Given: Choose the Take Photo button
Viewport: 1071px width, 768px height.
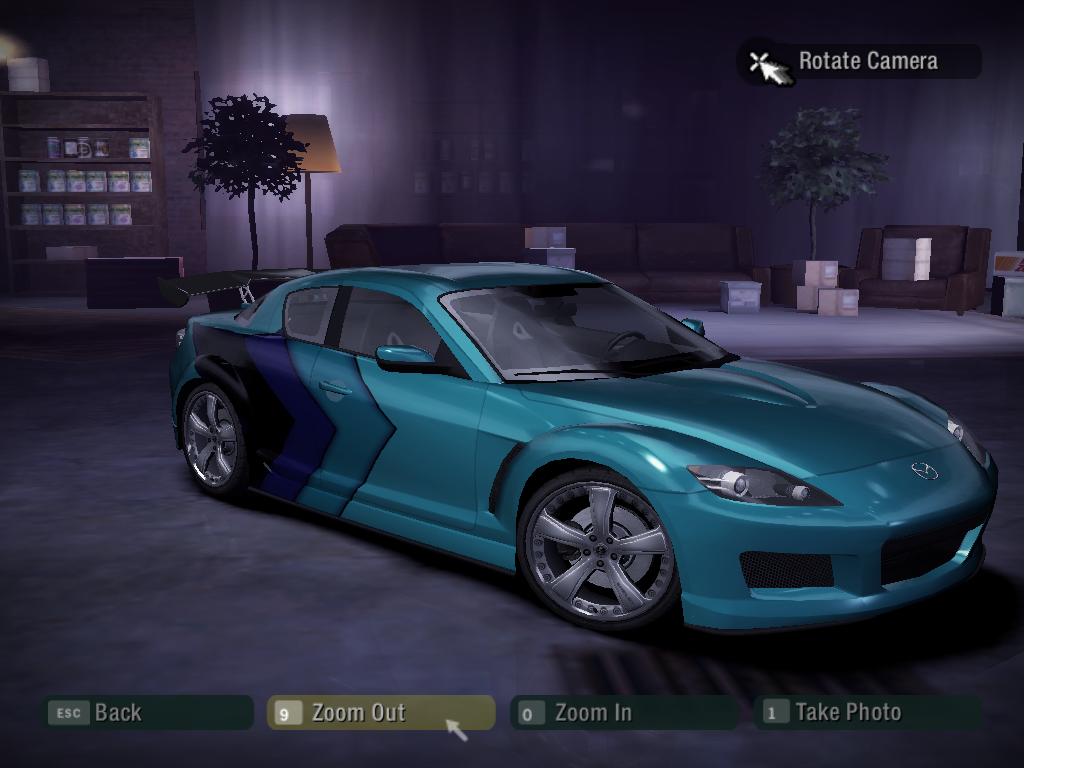Looking at the screenshot, I should (866, 713).
